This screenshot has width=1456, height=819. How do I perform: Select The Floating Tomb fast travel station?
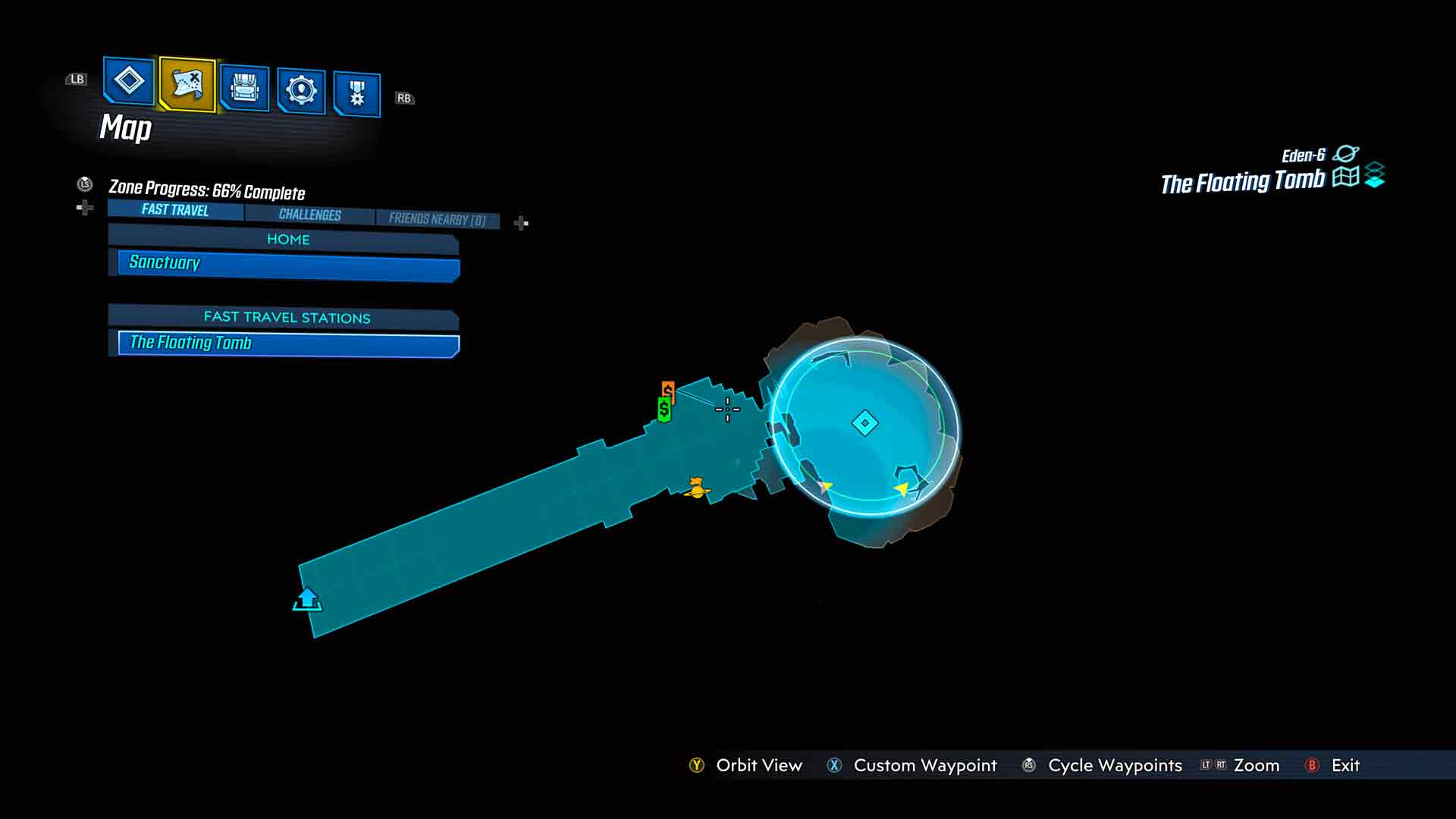pyautogui.click(x=288, y=344)
